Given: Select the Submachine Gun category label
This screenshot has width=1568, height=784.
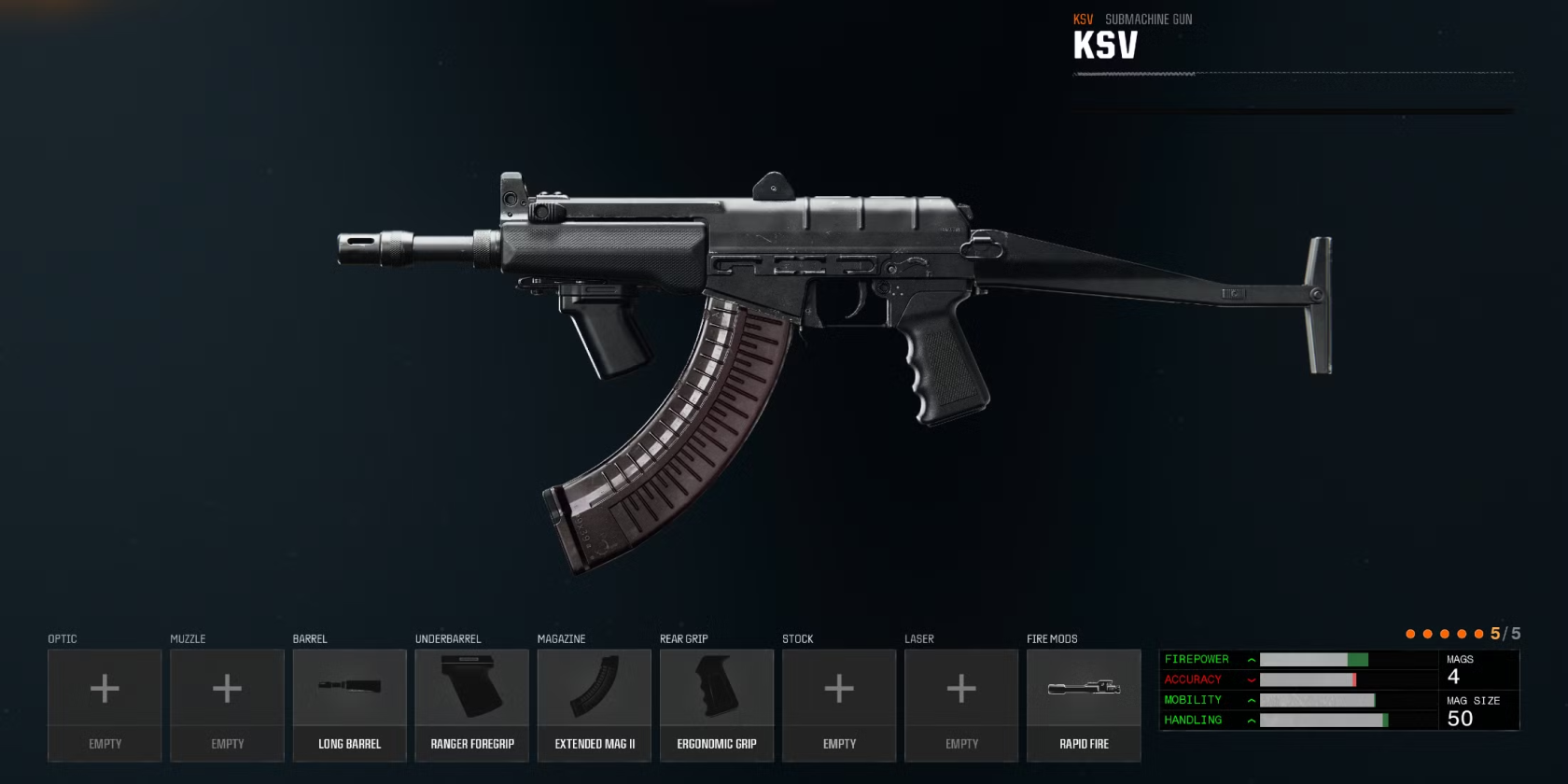Looking at the screenshot, I should 1148,19.
